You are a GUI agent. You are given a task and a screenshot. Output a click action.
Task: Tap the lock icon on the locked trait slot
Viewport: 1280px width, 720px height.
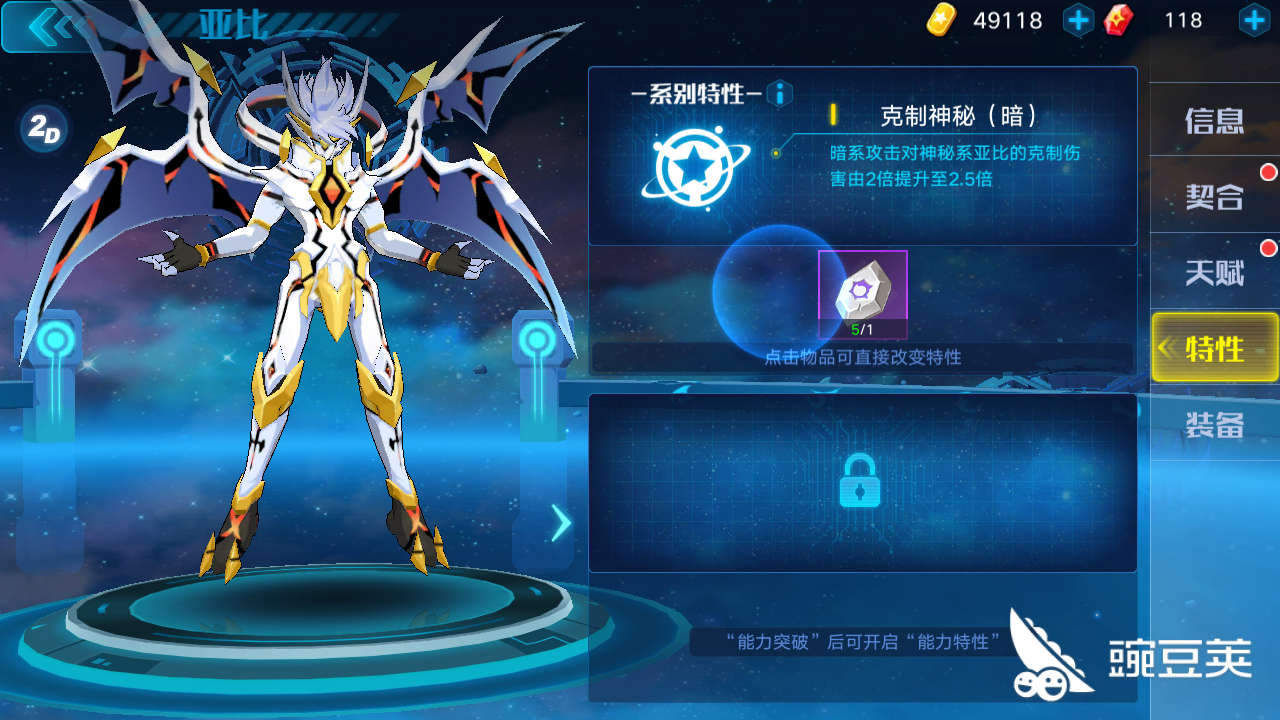(862, 482)
